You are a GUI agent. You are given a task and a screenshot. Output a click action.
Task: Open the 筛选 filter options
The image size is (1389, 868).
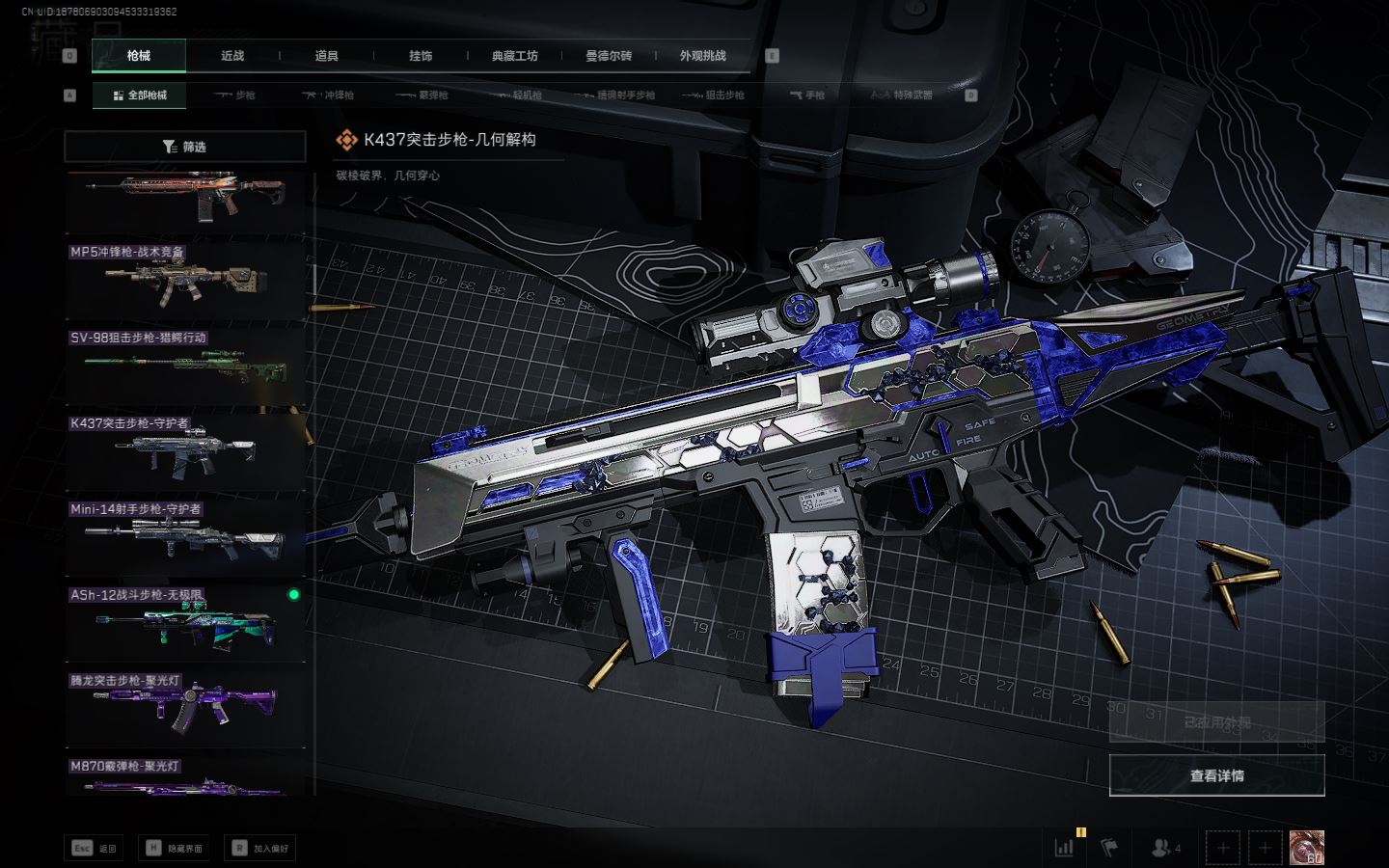[184, 147]
